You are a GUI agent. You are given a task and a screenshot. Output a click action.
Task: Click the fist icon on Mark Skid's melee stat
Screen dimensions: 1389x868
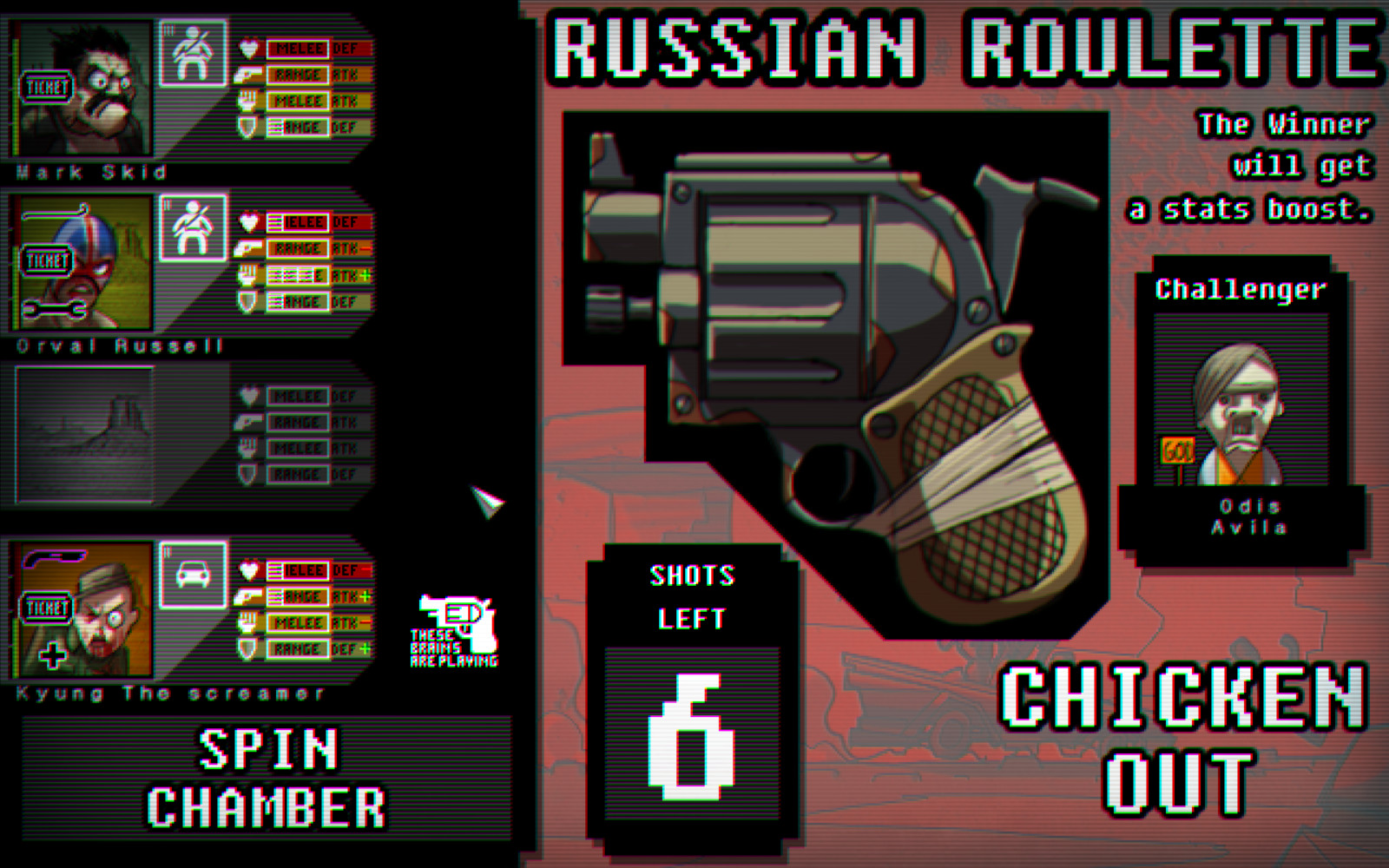point(249,102)
